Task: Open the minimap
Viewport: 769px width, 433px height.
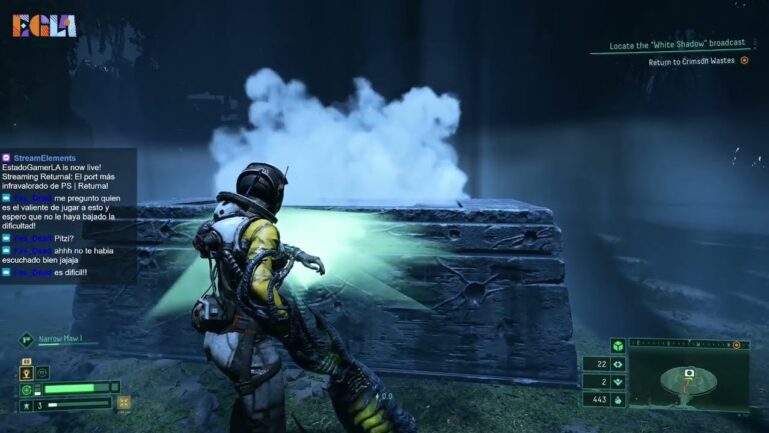Action: pos(689,378)
